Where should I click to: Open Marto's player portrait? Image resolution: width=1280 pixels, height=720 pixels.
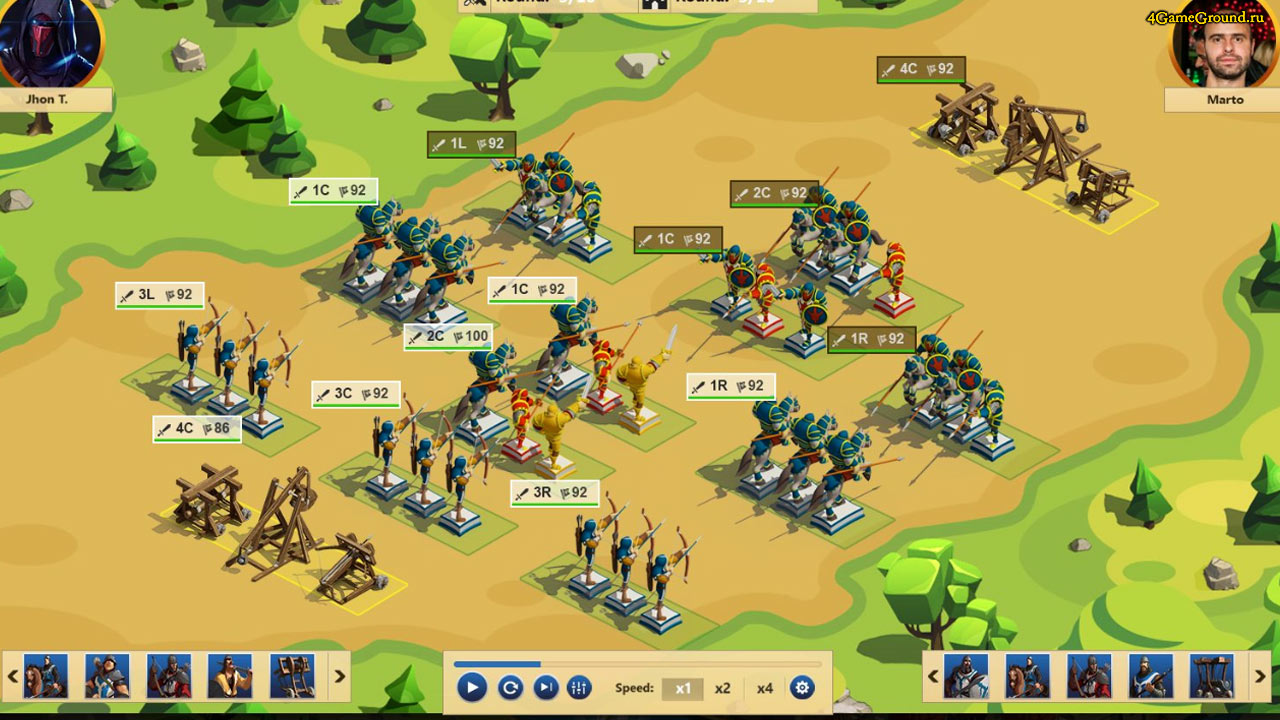[x=1224, y=45]
